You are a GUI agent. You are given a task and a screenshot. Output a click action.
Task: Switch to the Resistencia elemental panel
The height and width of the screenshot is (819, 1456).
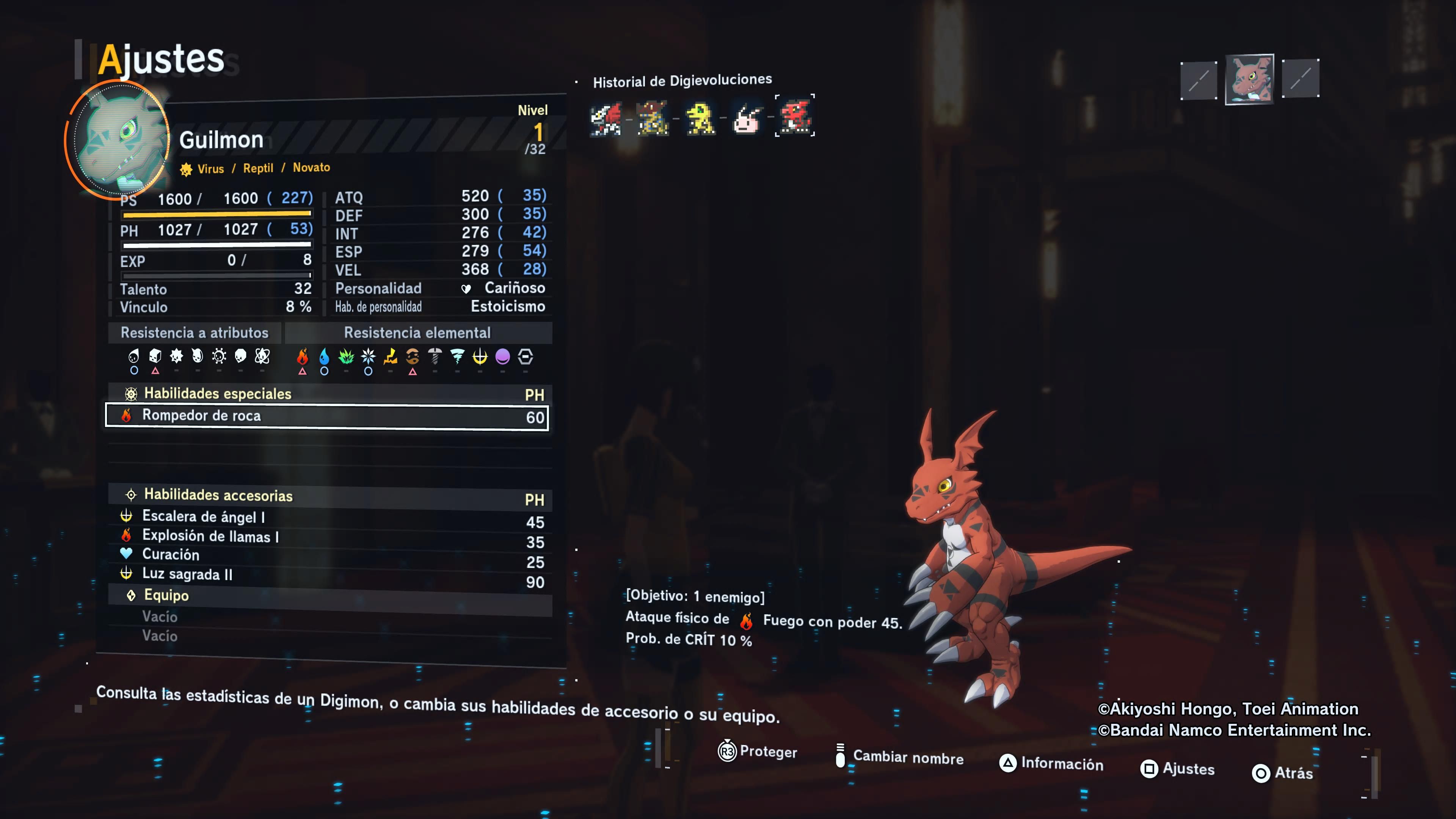tap(417, 333)
